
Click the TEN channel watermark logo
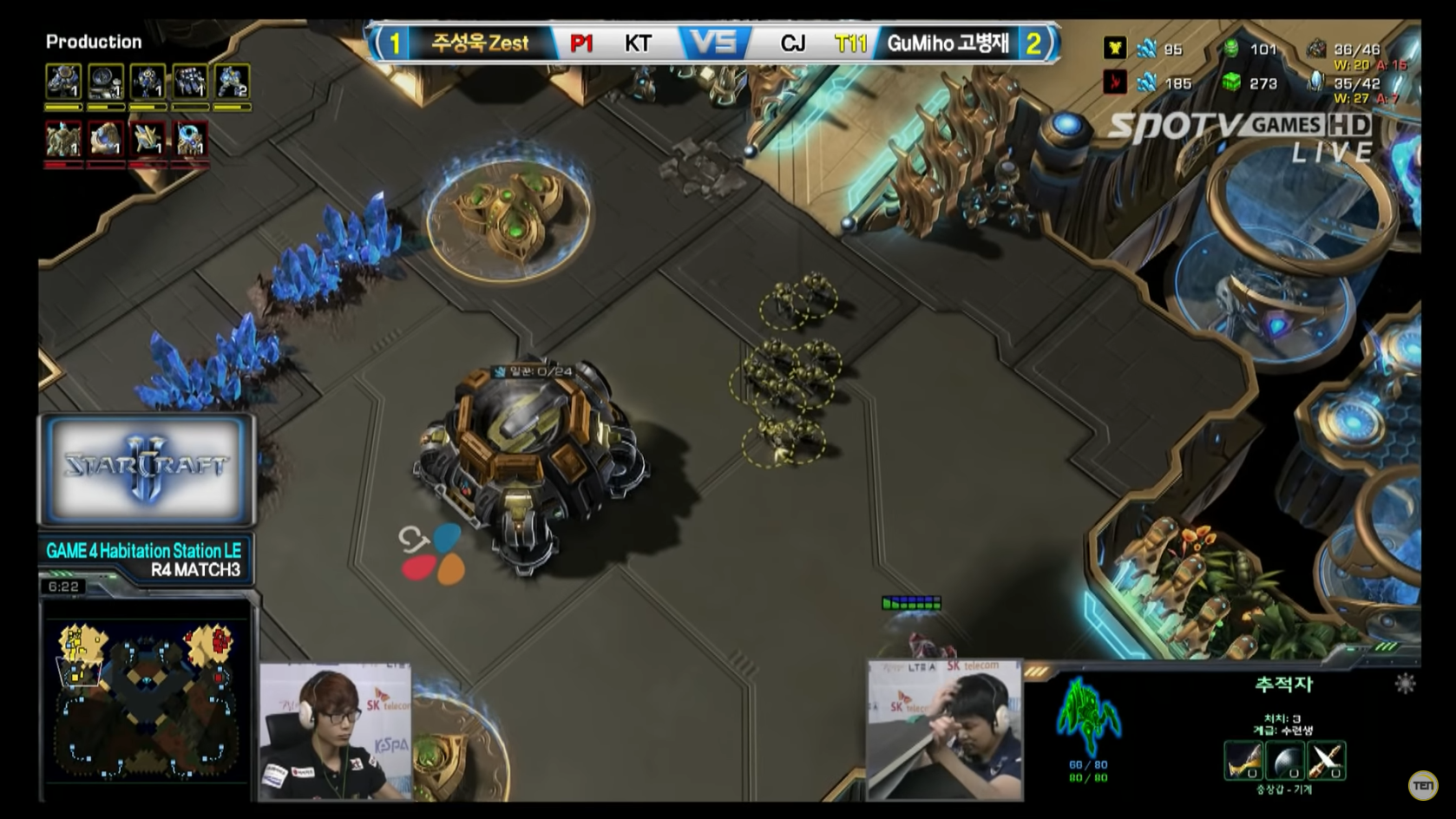click(x=1423, y=785)
